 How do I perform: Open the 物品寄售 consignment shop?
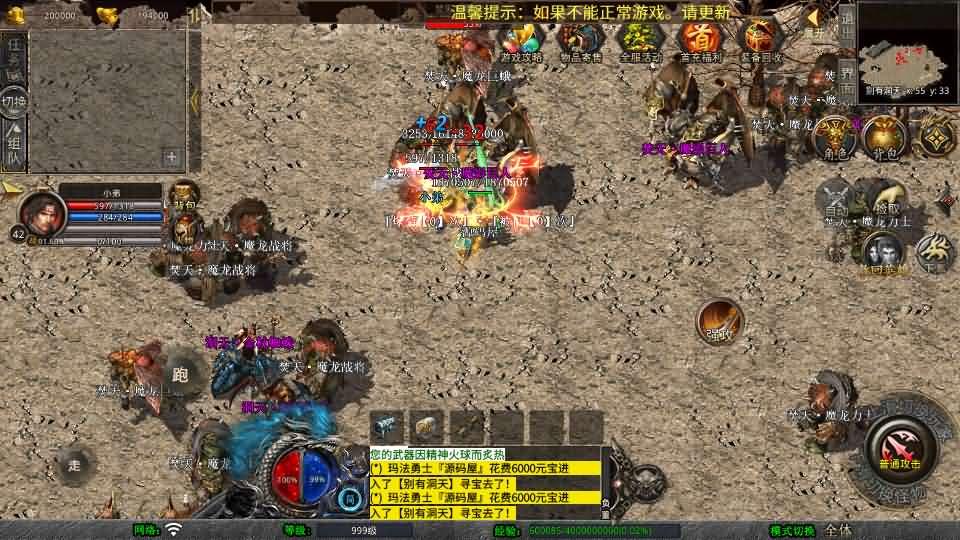[580, 40]
